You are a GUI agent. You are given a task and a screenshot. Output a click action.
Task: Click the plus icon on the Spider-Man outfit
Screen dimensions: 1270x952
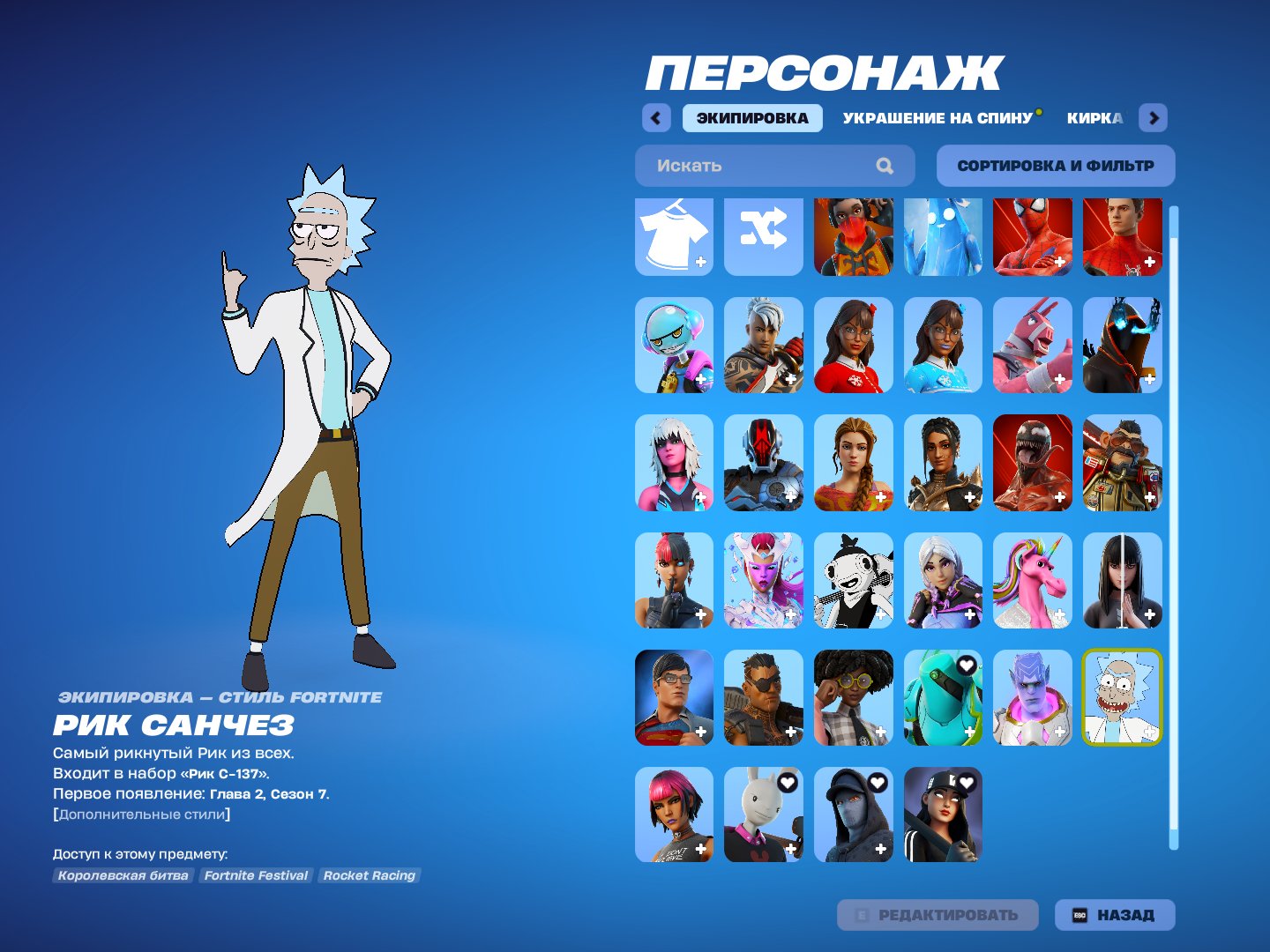[x=1057, y=262]
